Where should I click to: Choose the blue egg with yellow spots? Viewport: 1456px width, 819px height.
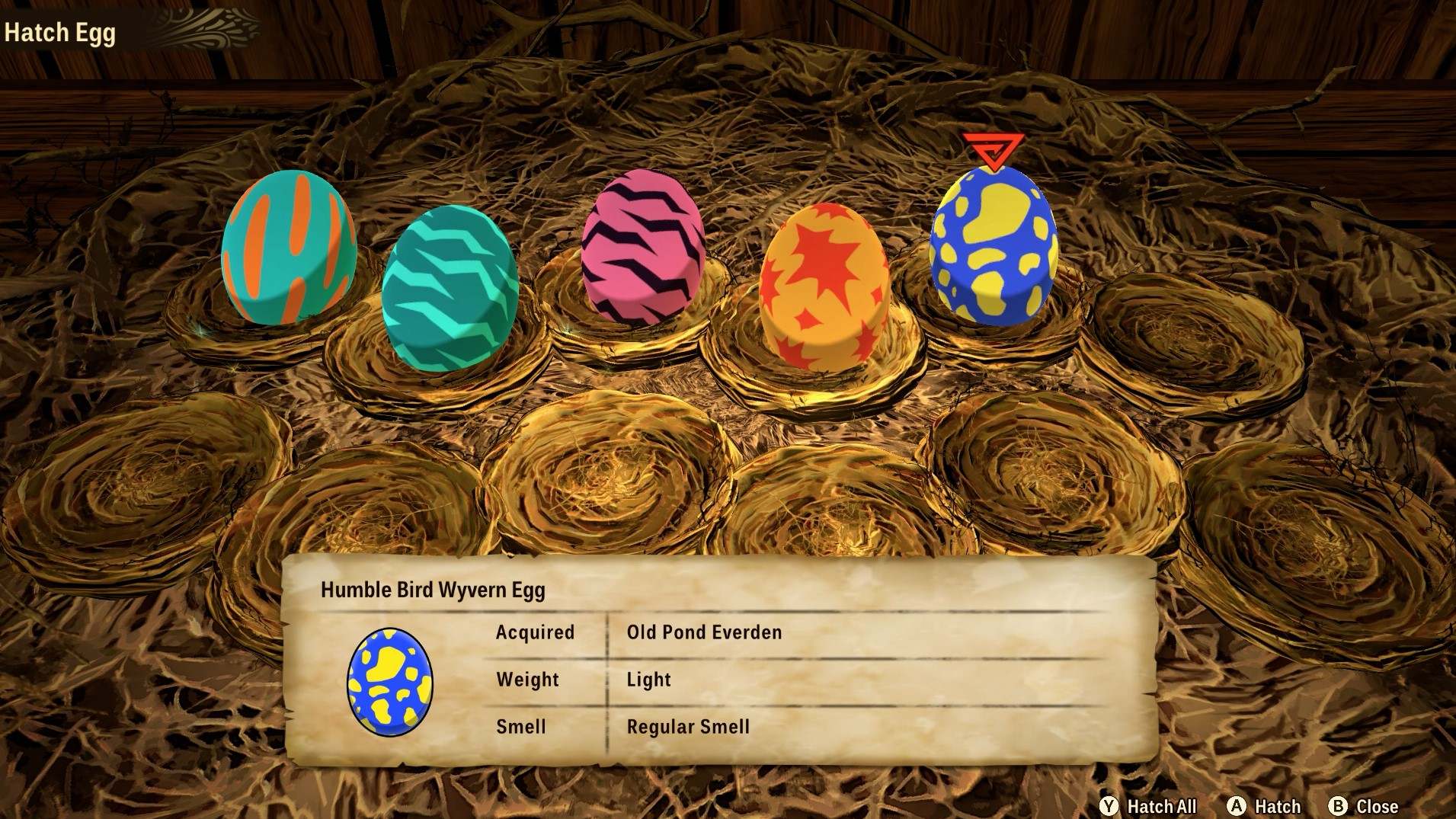tap(993, 245)
